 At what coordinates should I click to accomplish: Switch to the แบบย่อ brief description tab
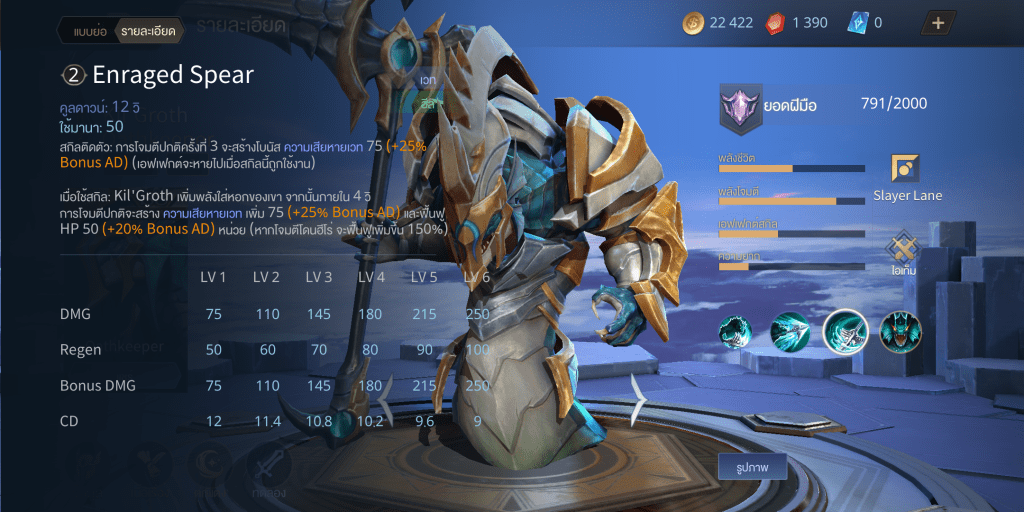point(90,31)
